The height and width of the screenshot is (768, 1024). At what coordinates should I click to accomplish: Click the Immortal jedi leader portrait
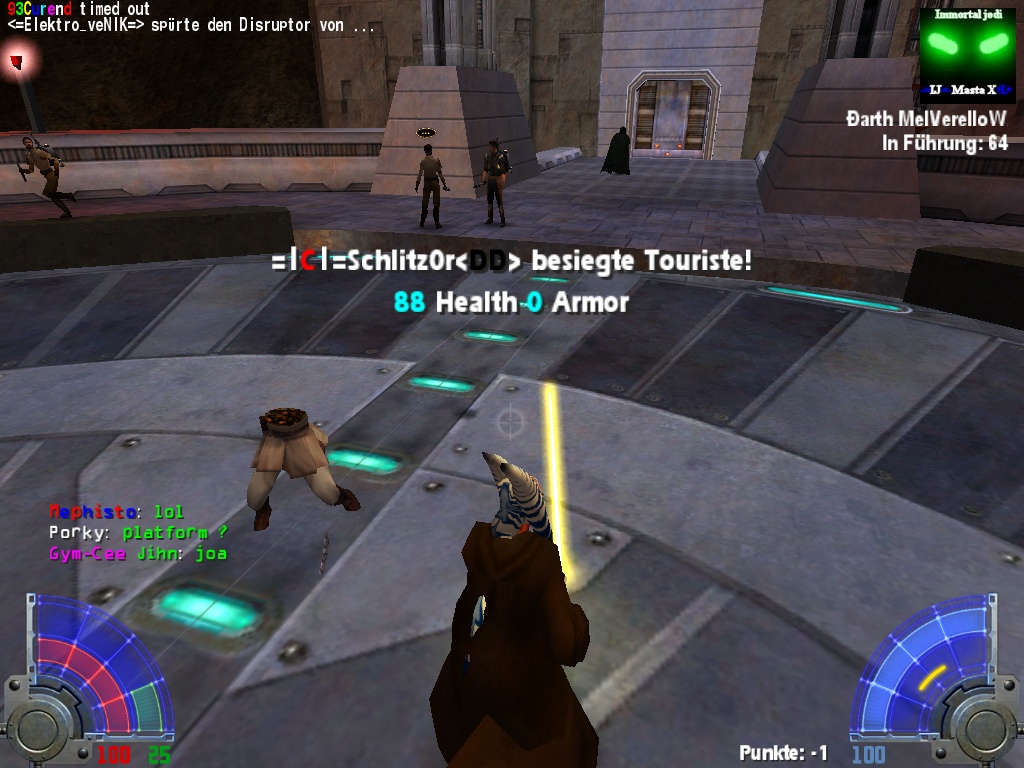pos(966,54)
